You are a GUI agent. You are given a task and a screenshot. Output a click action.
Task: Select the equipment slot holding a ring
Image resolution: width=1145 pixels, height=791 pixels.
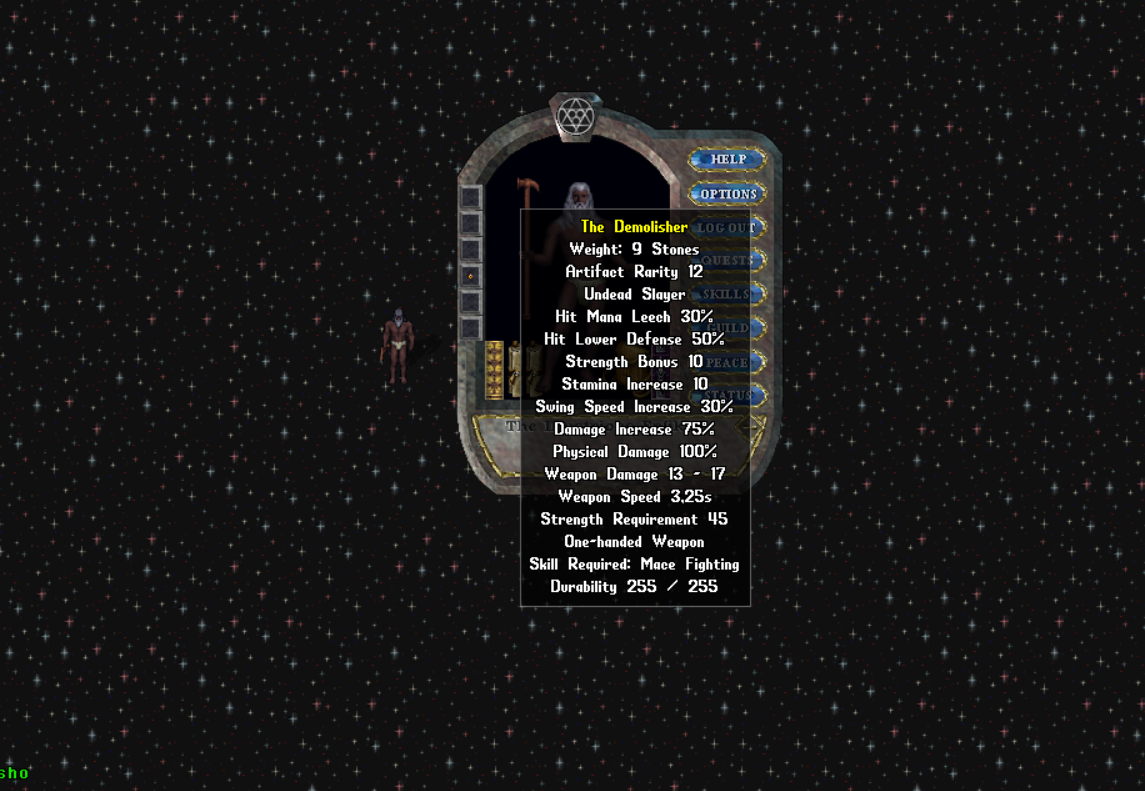pyautogui.click(x=470, y=275)
